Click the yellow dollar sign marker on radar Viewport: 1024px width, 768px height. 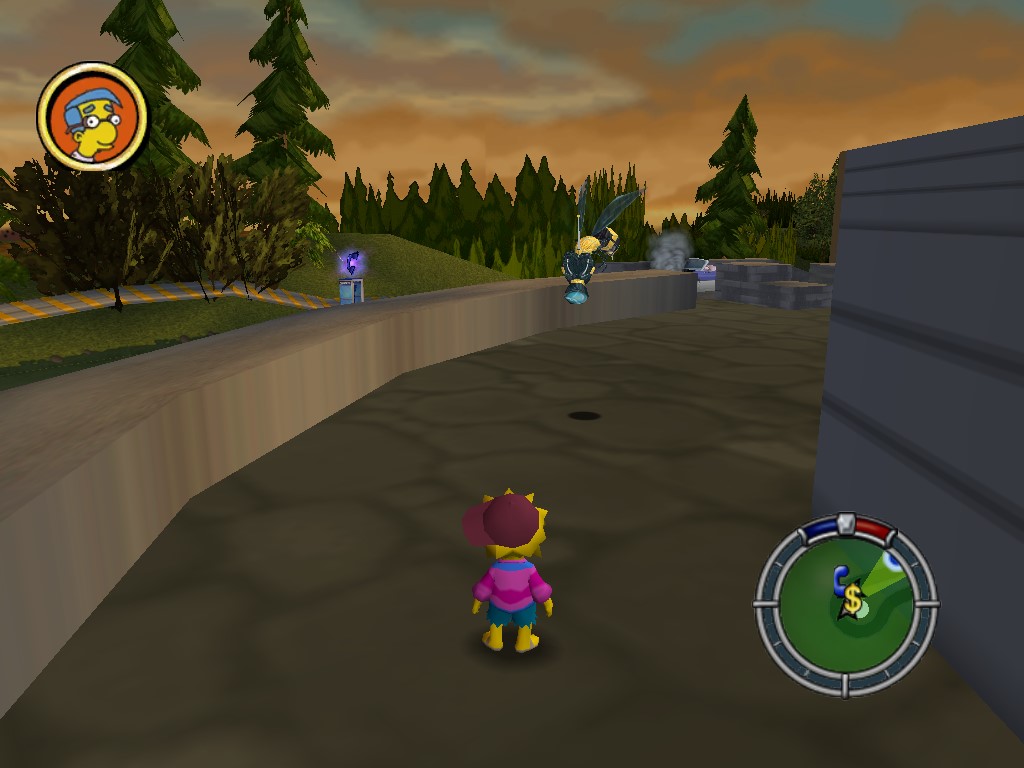(x=852, y=600)
